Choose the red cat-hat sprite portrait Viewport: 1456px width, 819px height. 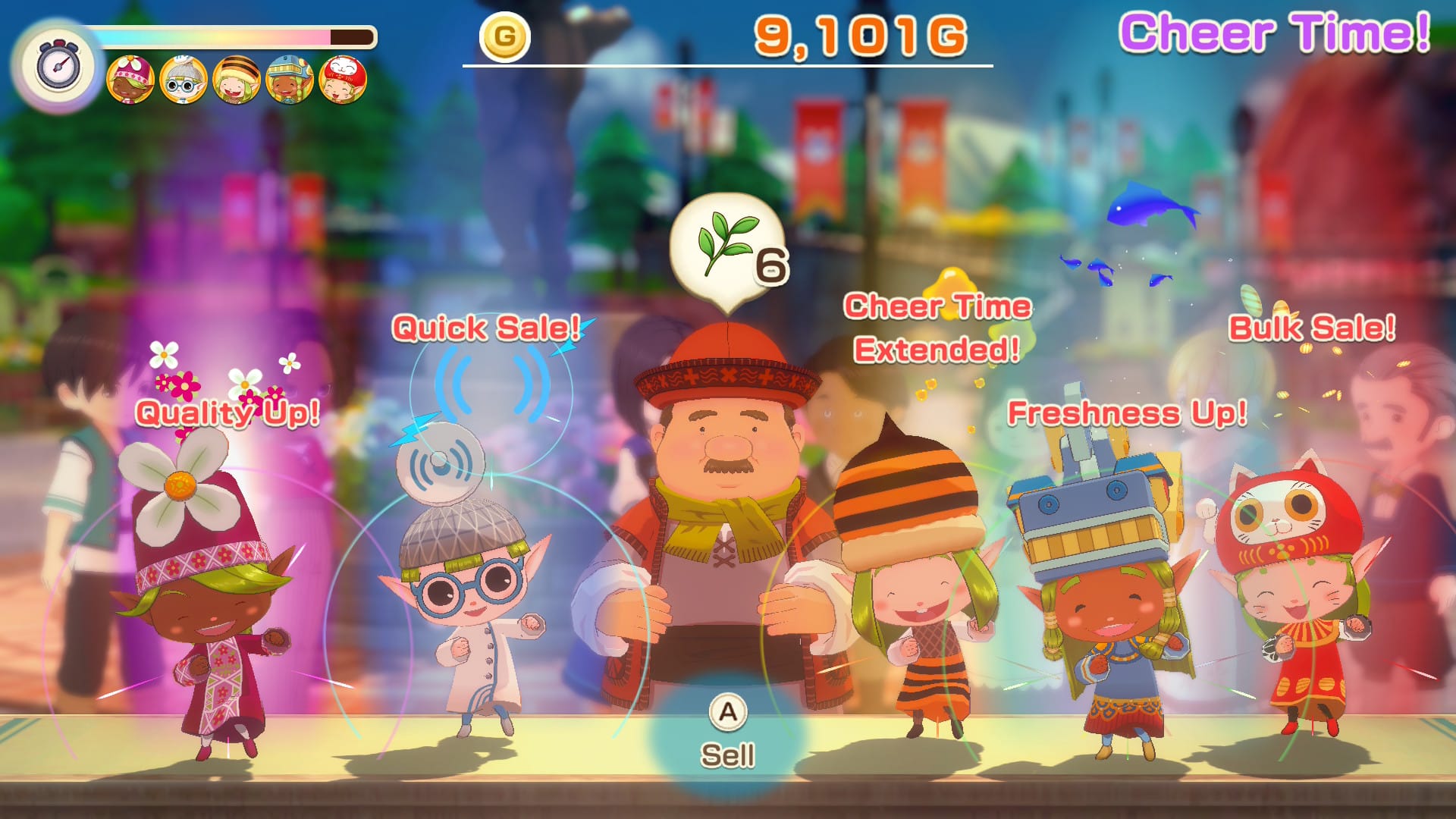click(343, 80)
